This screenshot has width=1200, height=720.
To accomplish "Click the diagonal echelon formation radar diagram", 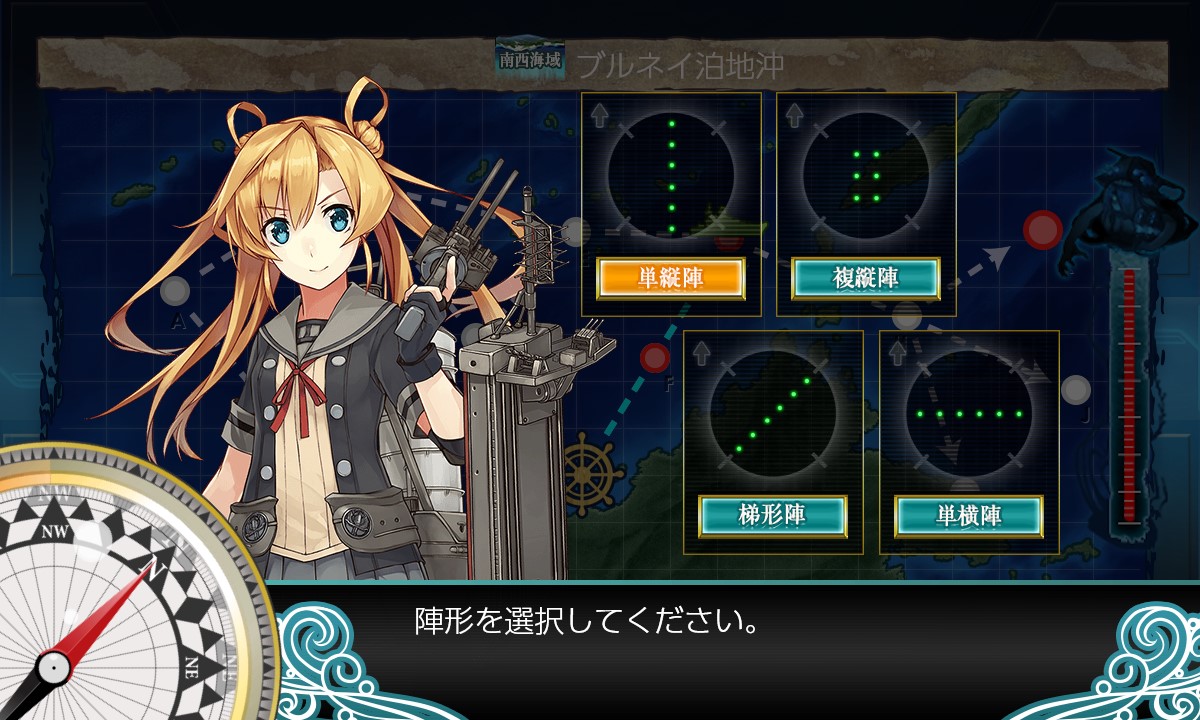I will pos(772,412).
